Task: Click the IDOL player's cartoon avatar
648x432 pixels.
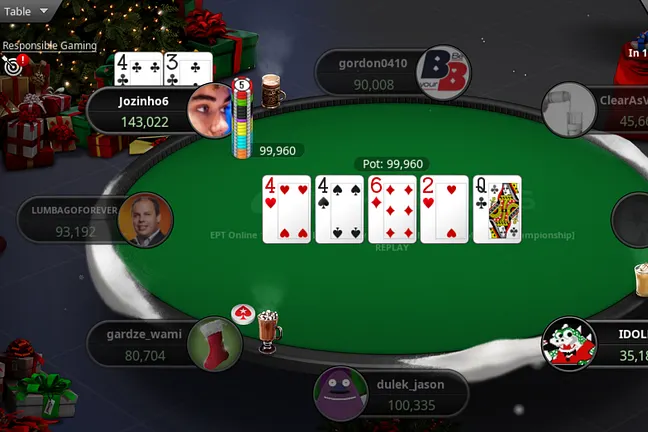Action: coord(569,343)
